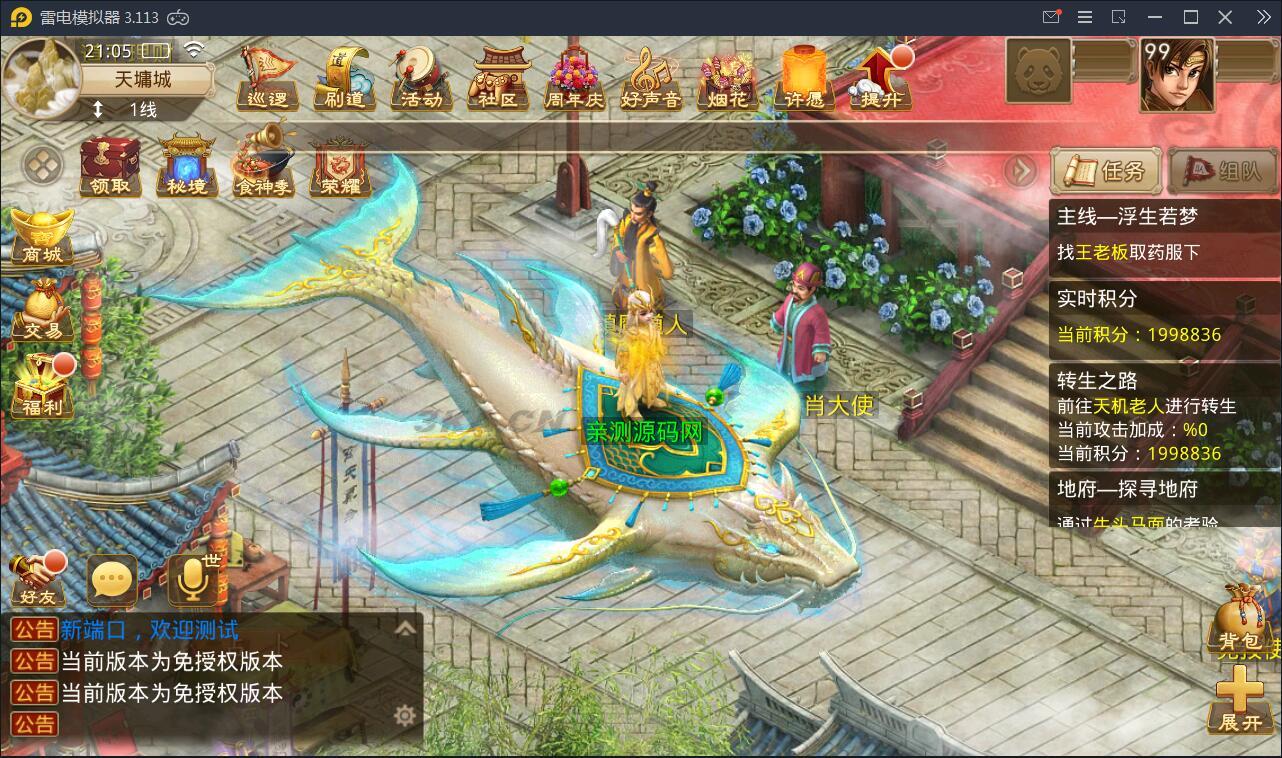Open the 活动 events drum icon
1282x758 pixels.
click(x=421, y=77)
